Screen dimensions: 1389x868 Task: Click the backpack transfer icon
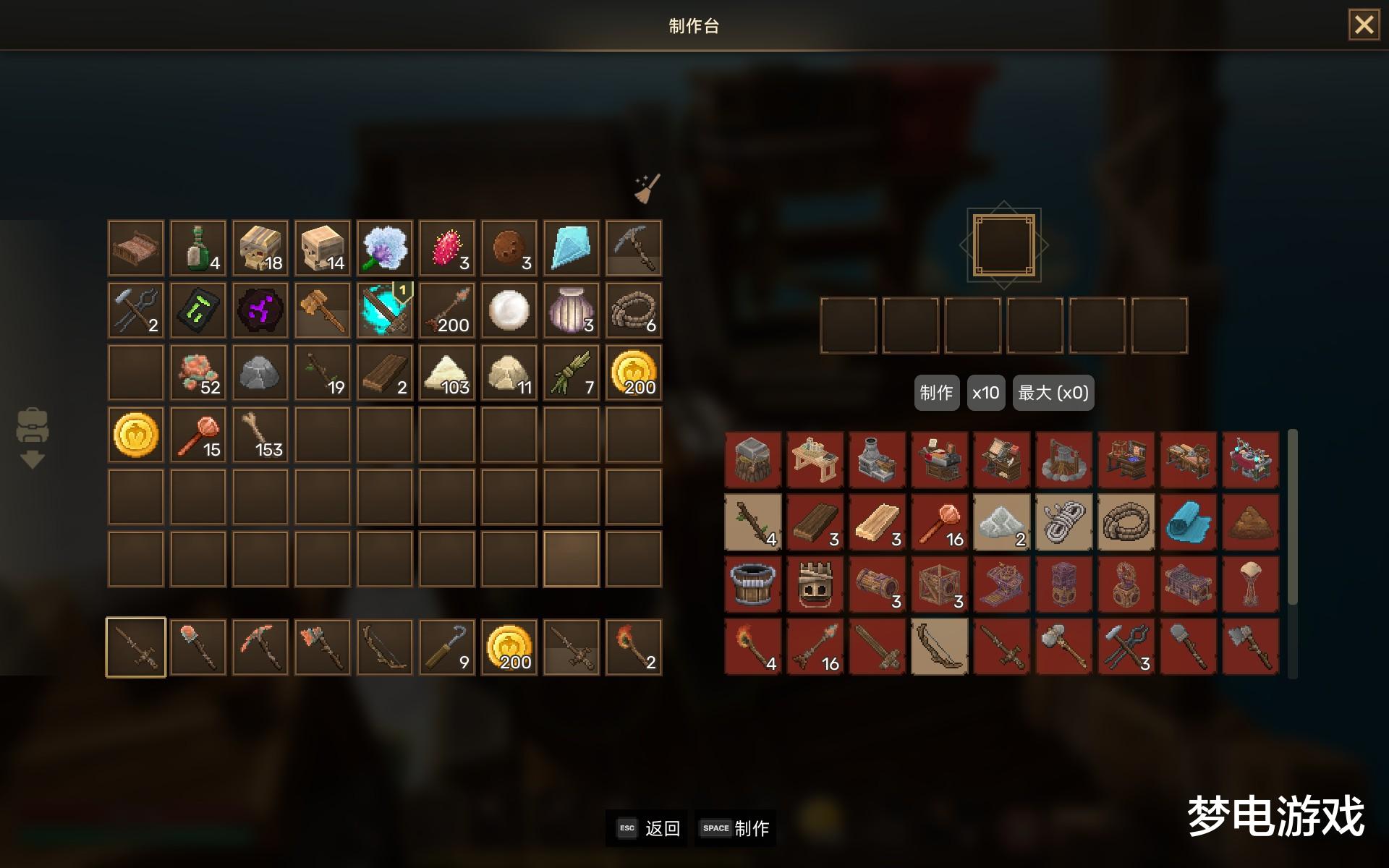32,438
